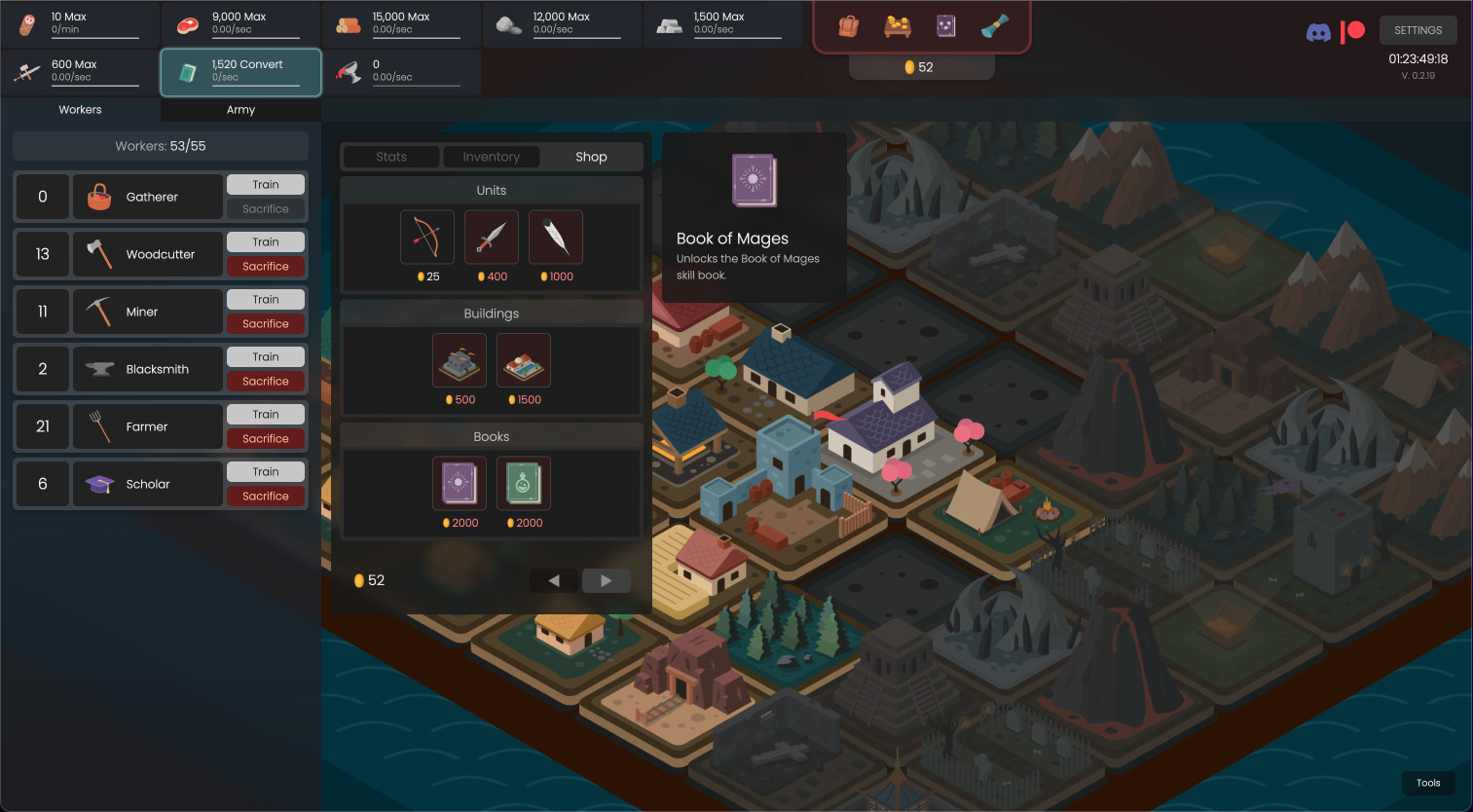The image size is (1473, 812).
Task: Open the SETTINGS button
Action: point(1418,30)
